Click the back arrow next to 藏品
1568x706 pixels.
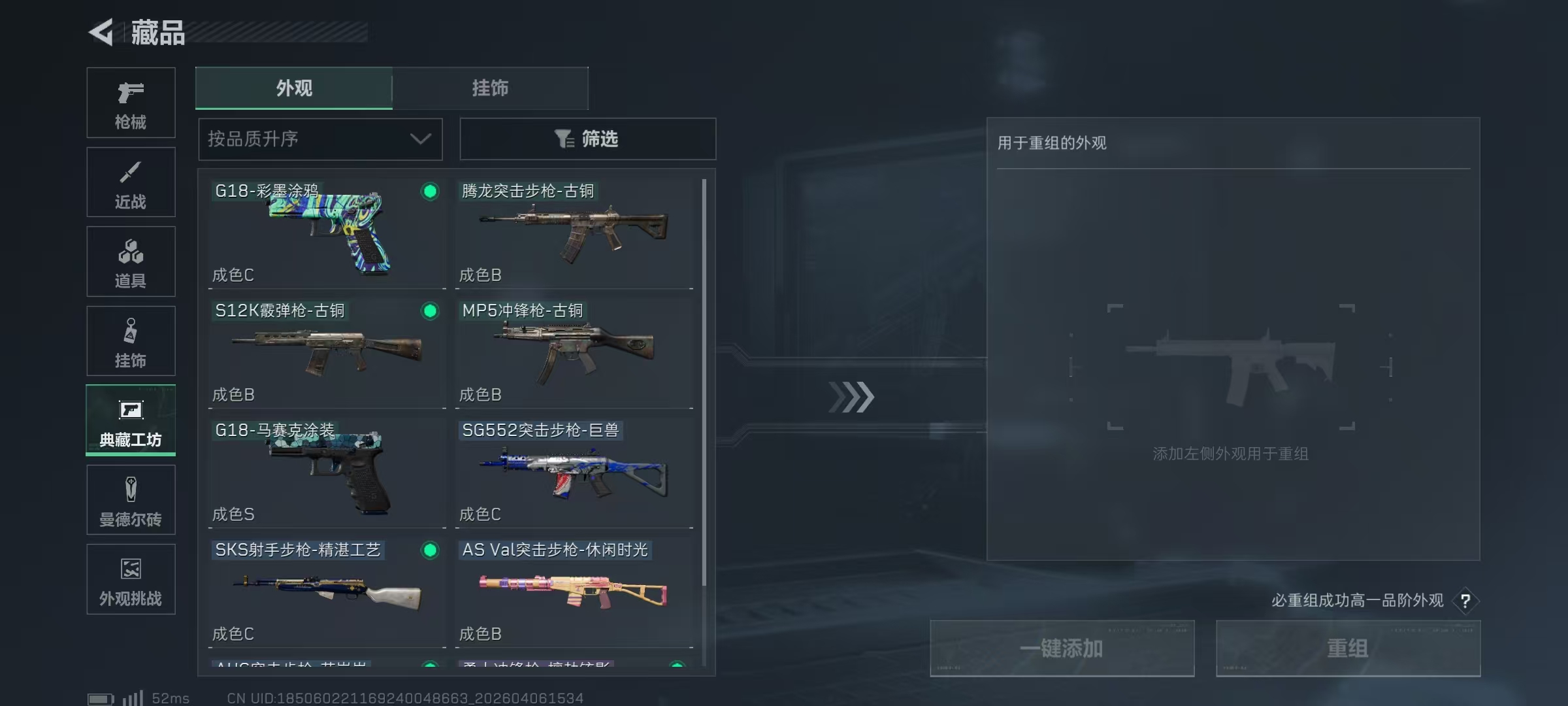click(101, 33)
